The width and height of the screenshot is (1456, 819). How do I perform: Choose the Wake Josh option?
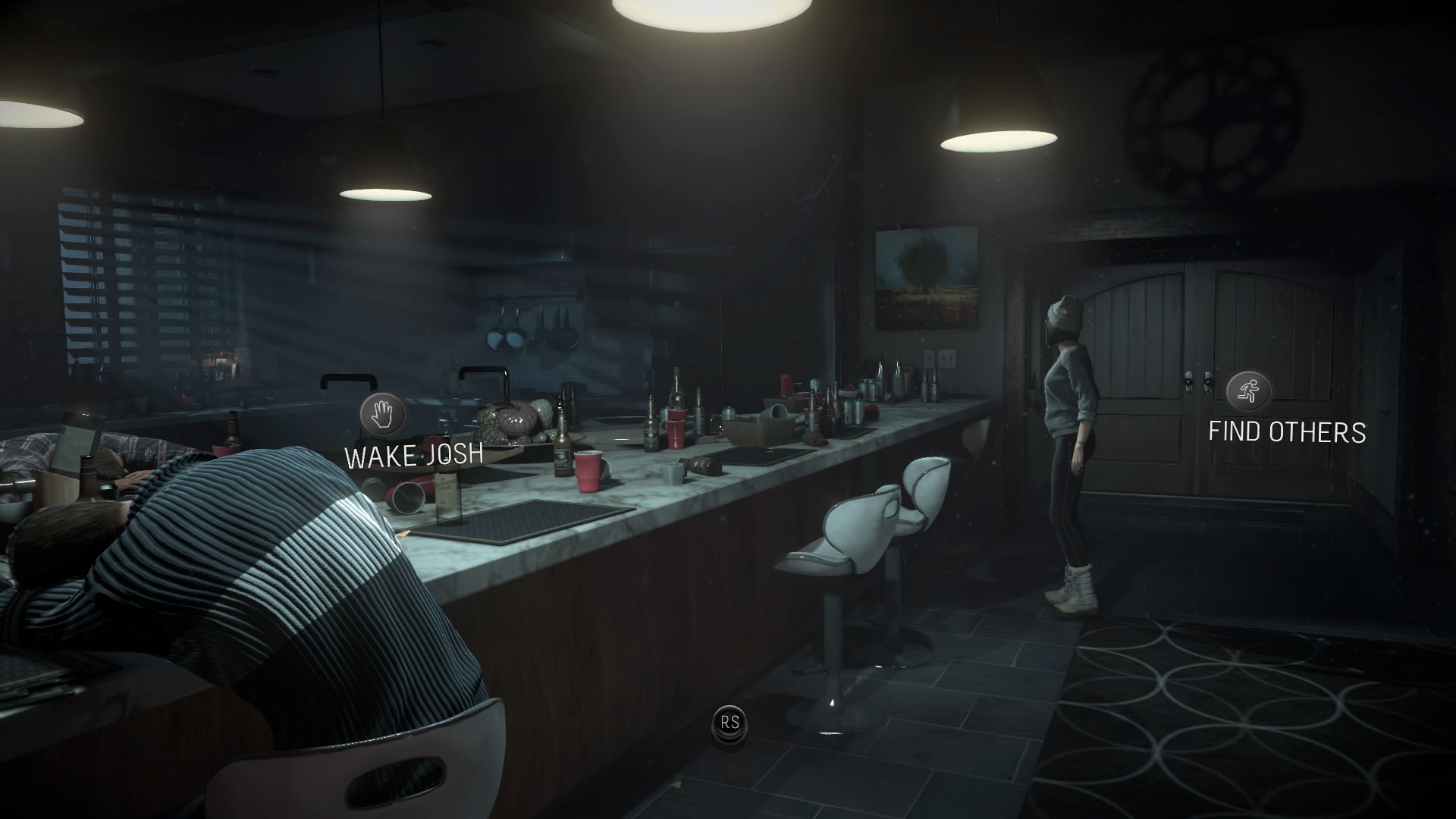[x=413, y=455]
